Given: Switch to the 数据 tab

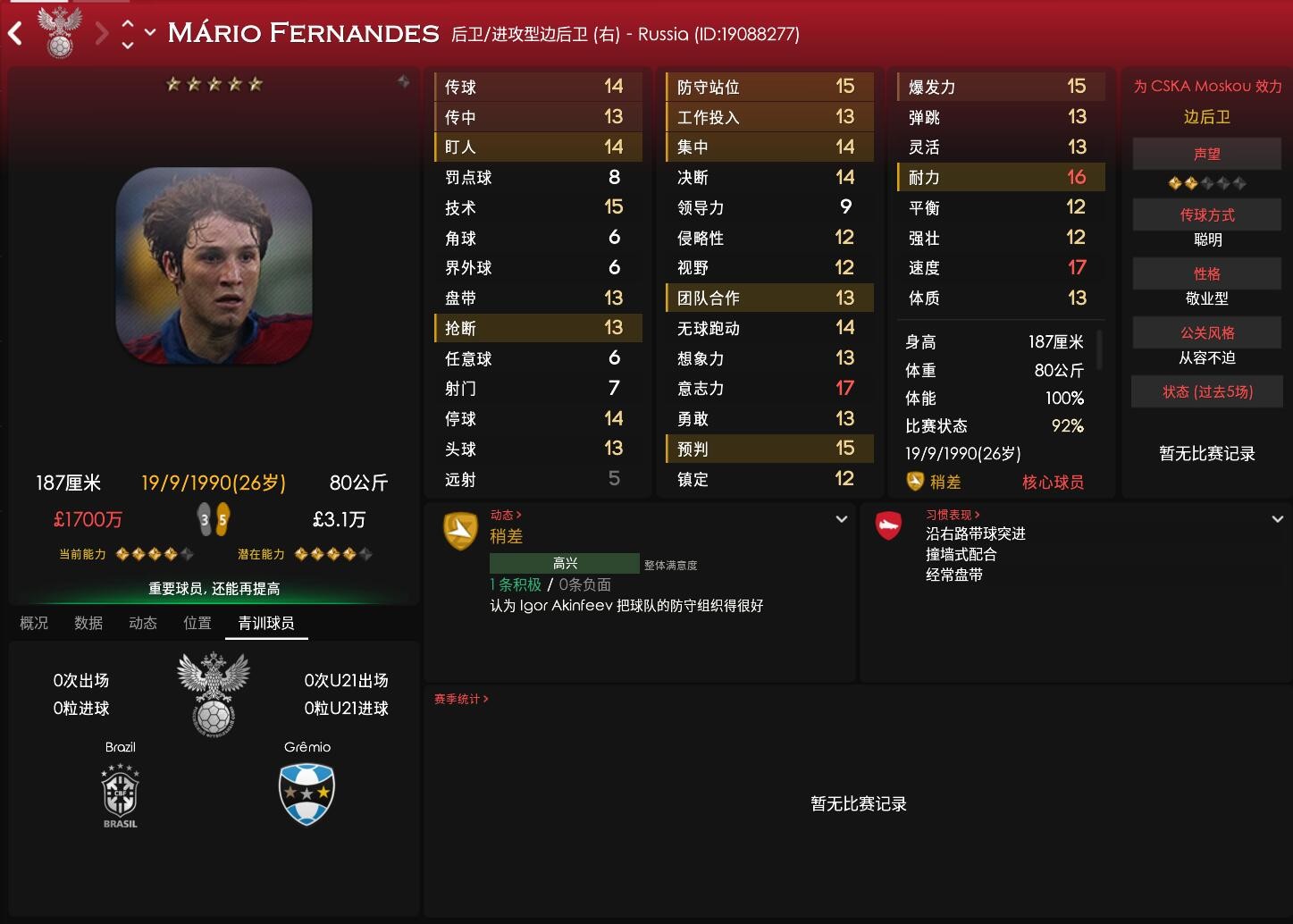Looking at the screenshot, I should click(88, 623).
